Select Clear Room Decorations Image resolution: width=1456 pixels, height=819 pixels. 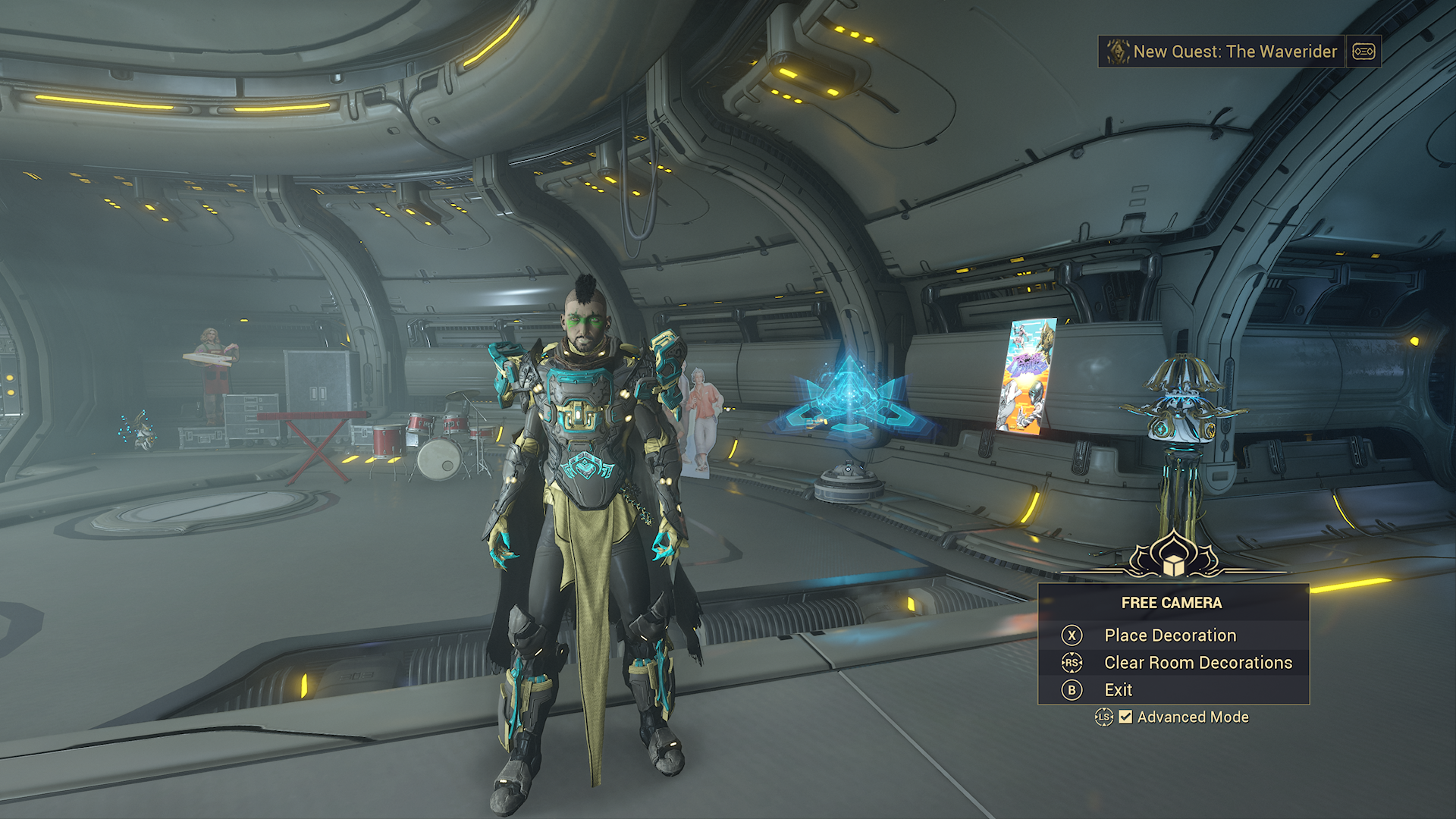(1197, 663)
